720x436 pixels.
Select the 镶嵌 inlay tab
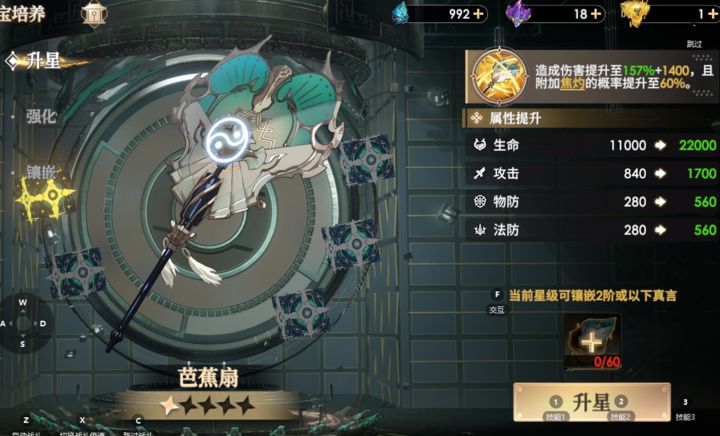pyautogui.click(x=41, y=171)
